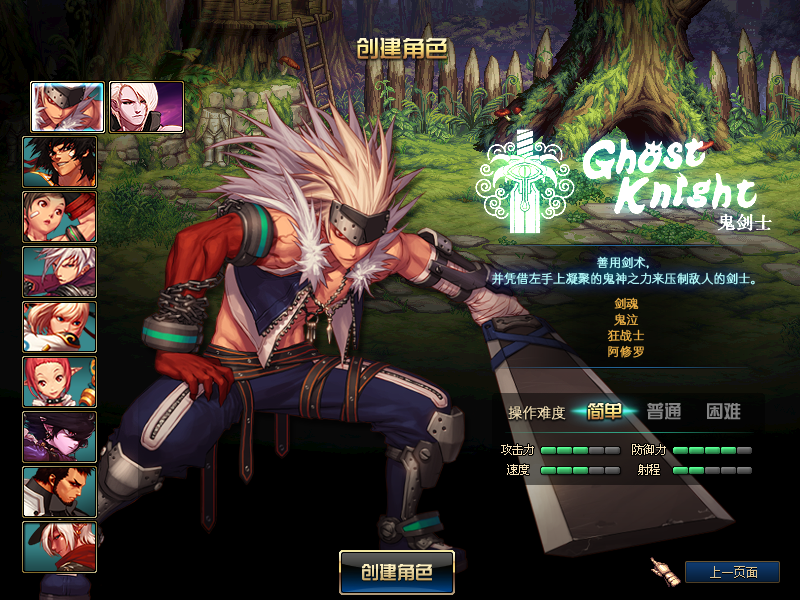Select the spiky-haired Ghost Knight portrait with visor
The image size is (800, 600).
(67, 107)
